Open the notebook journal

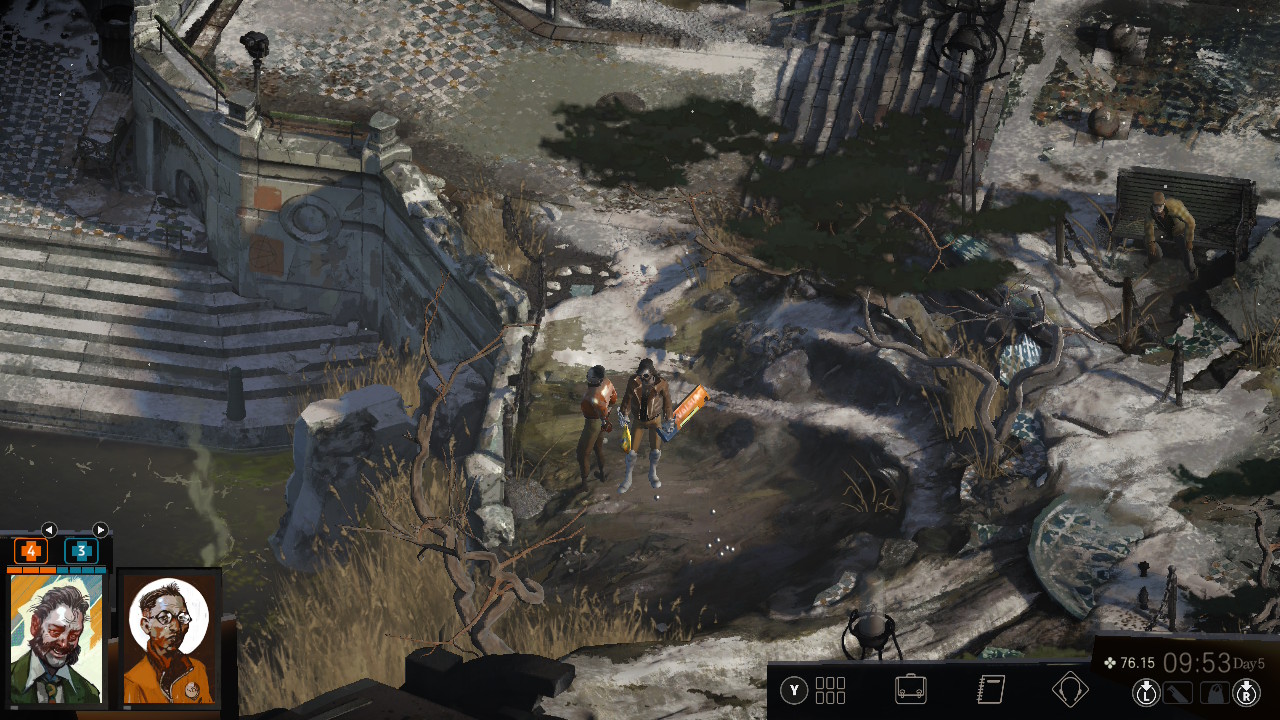coord(990,690)
